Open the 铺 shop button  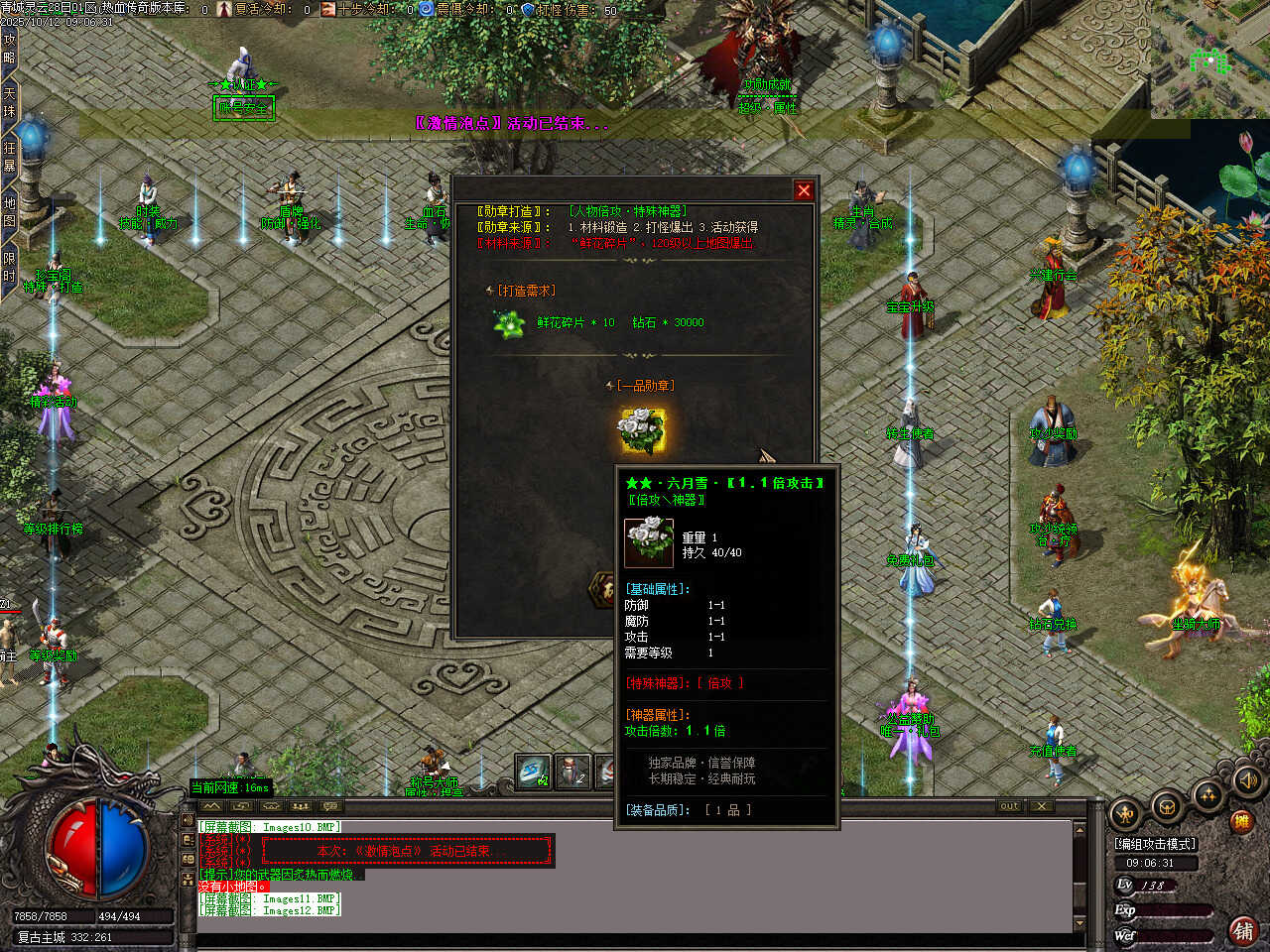1242,930
